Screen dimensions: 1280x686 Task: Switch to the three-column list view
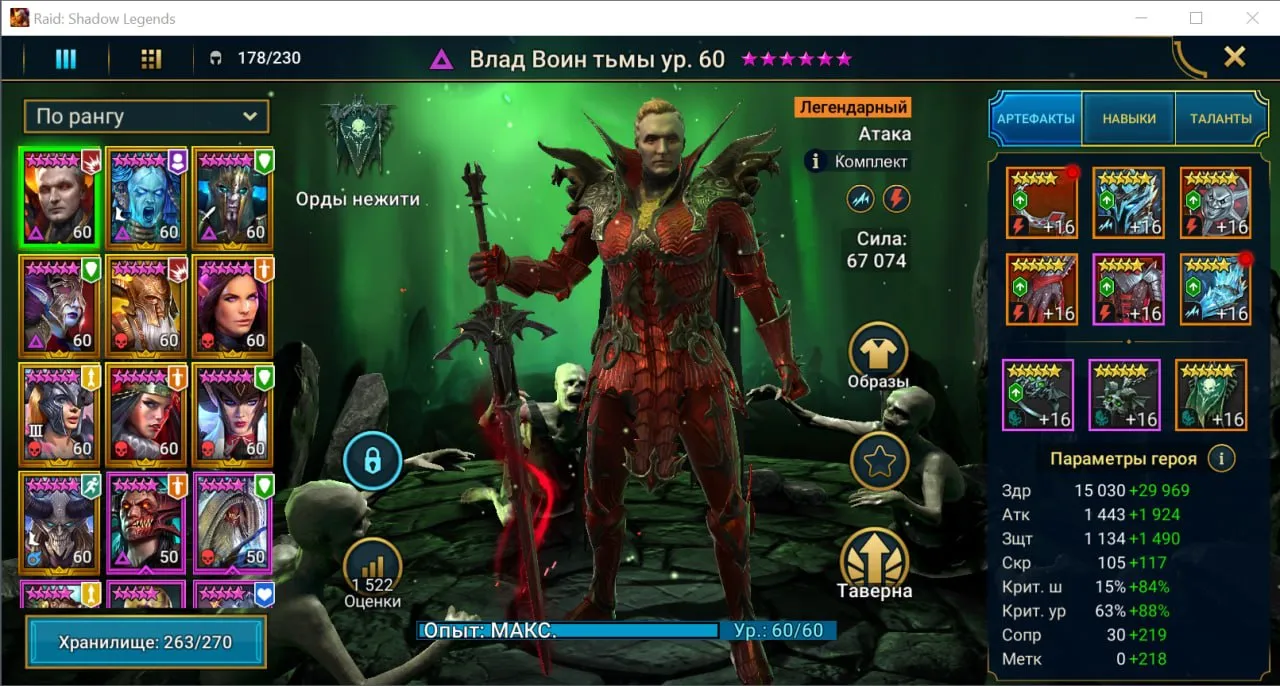click(x=65, y=59)
